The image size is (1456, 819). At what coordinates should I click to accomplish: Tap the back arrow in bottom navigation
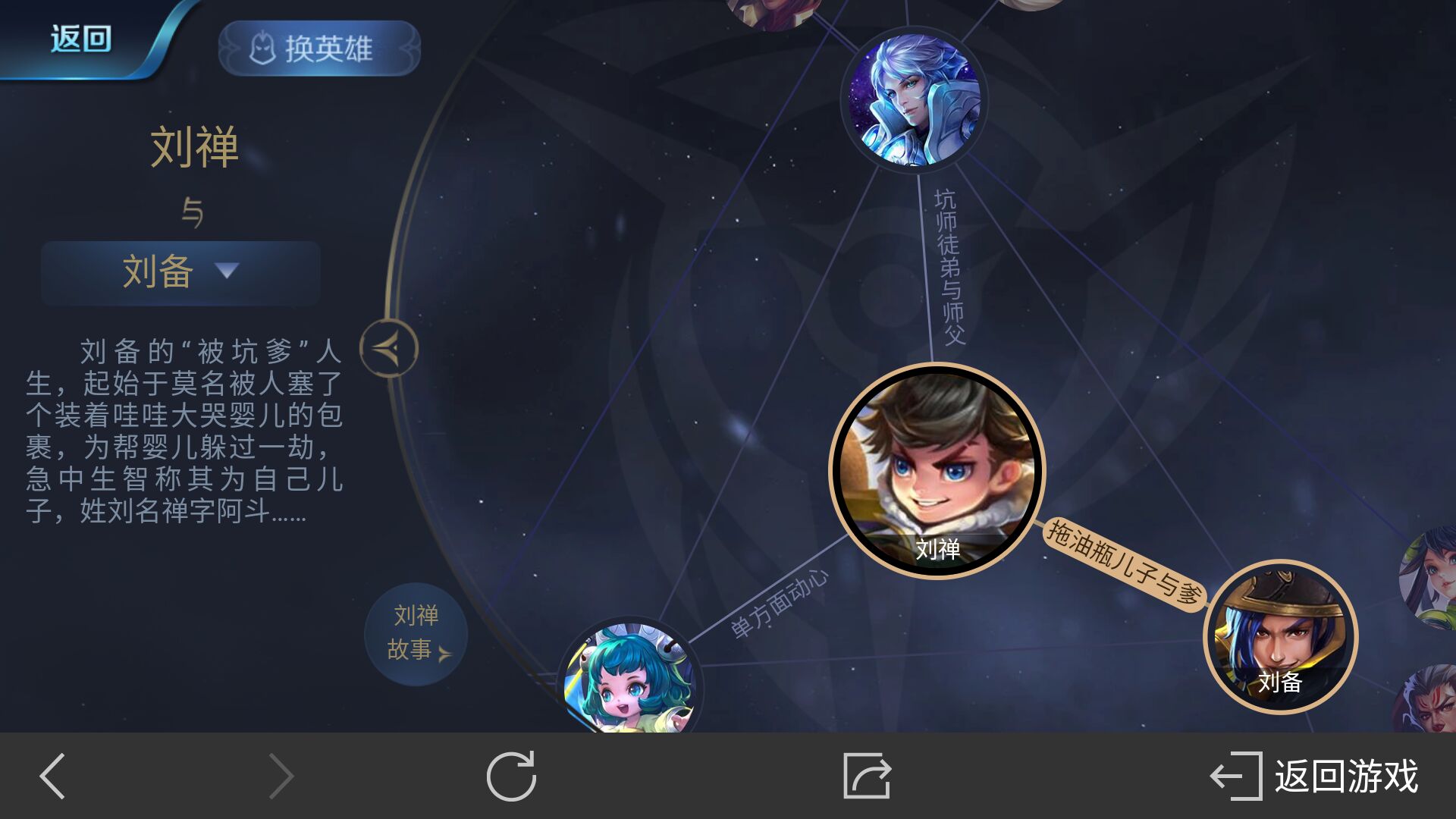click(49, 777)
